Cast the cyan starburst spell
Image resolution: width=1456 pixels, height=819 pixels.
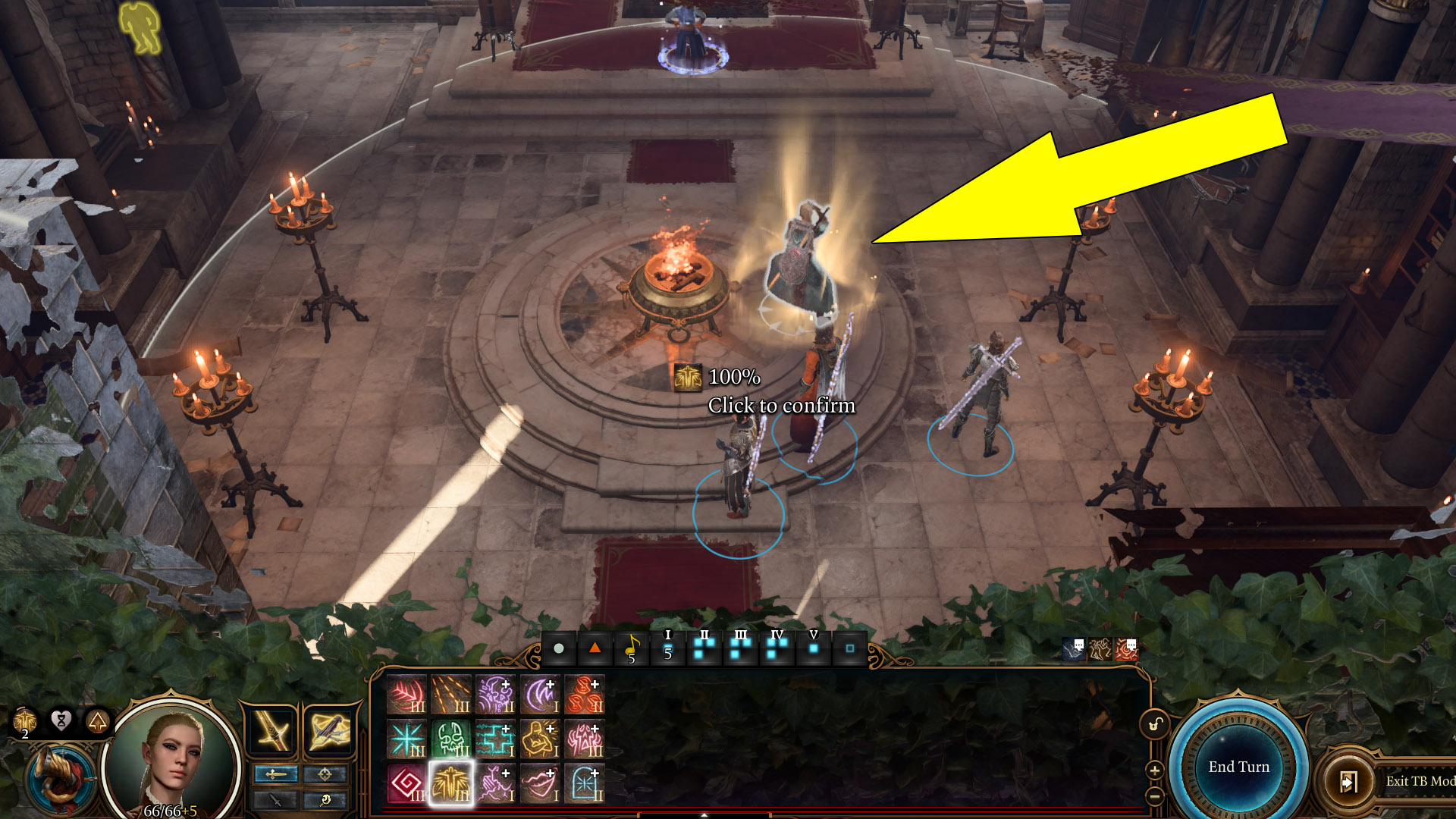coord(407,739)
